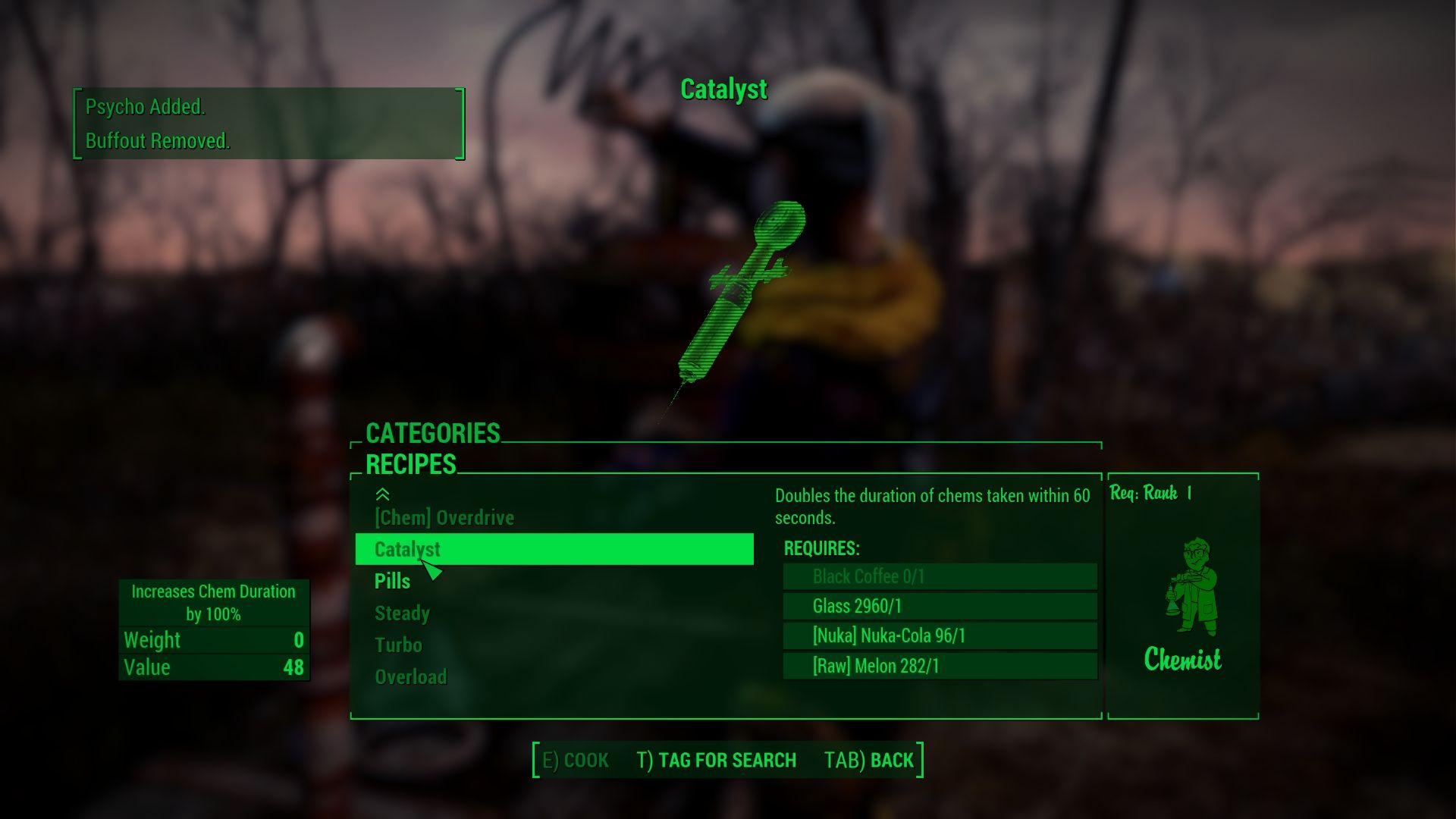Click the Psycho Added notification box
Viewport: 1456px width, 819px height.
[x=267, y=124]
